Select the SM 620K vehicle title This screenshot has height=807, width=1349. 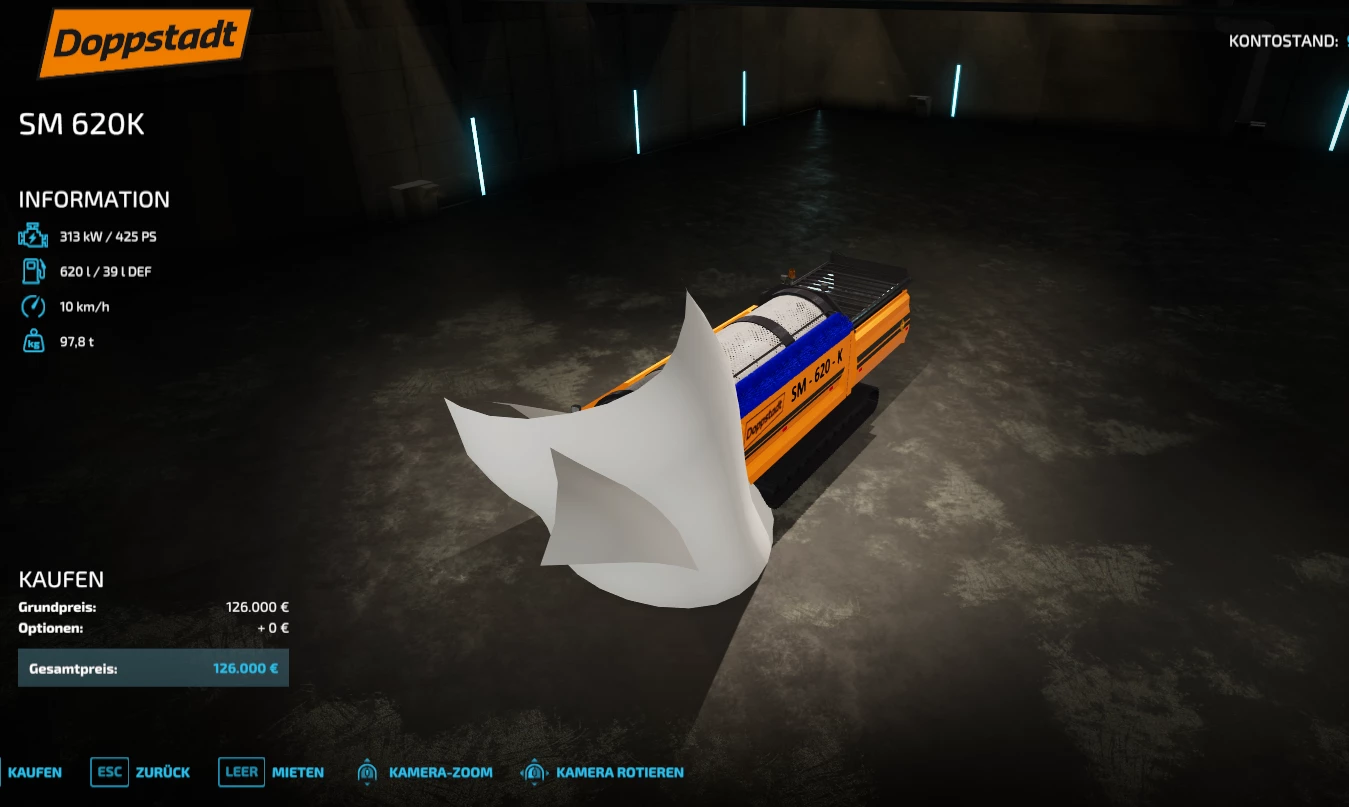tap(81, 125)
